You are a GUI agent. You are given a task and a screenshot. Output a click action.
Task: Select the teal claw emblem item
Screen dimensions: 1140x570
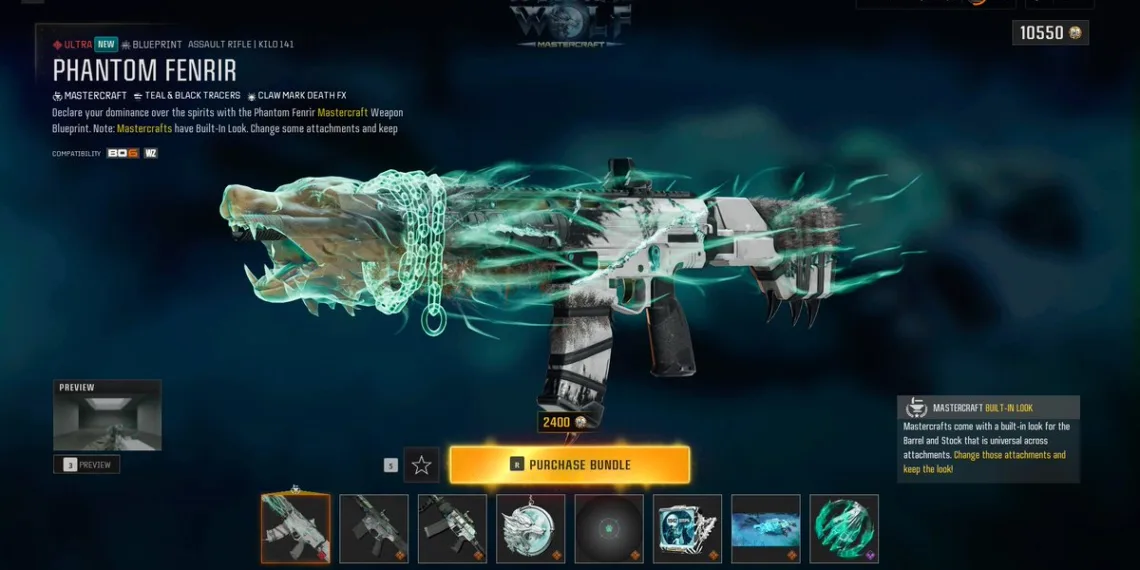(844, 528)
